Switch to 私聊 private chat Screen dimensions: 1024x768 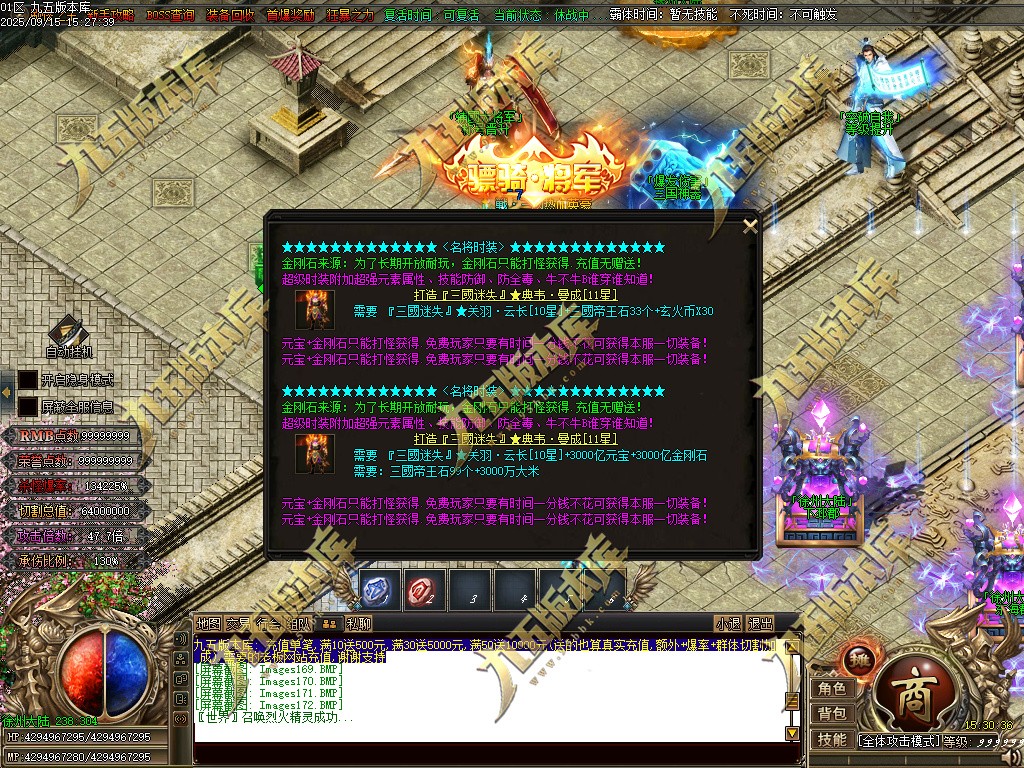click(x=359, y=624)
